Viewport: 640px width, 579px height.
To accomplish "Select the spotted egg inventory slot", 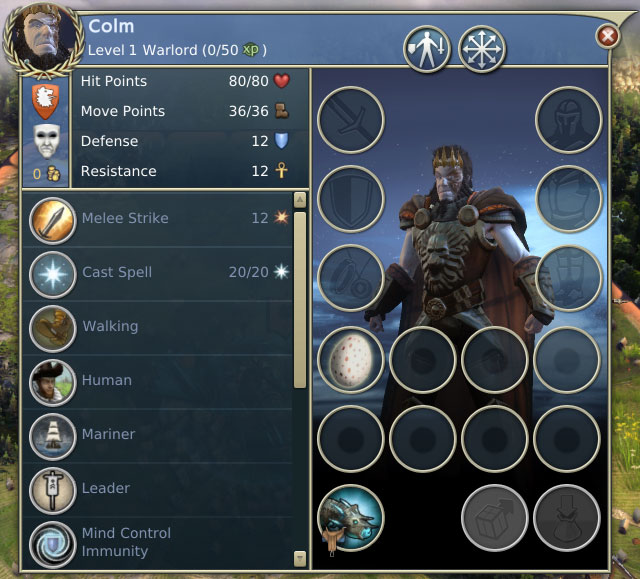I will 351,359.
